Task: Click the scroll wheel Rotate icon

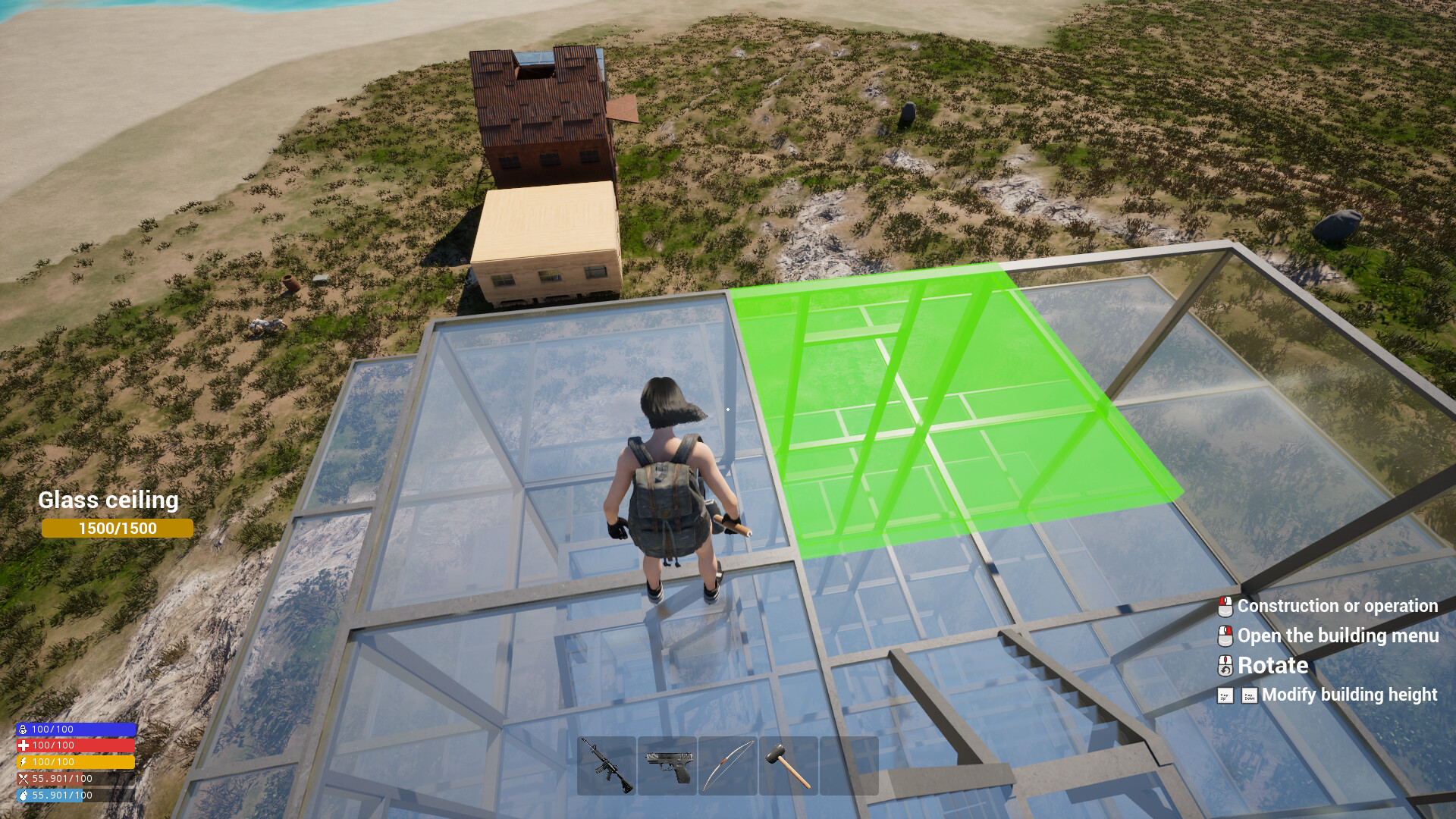Action: pos(1225,666)
